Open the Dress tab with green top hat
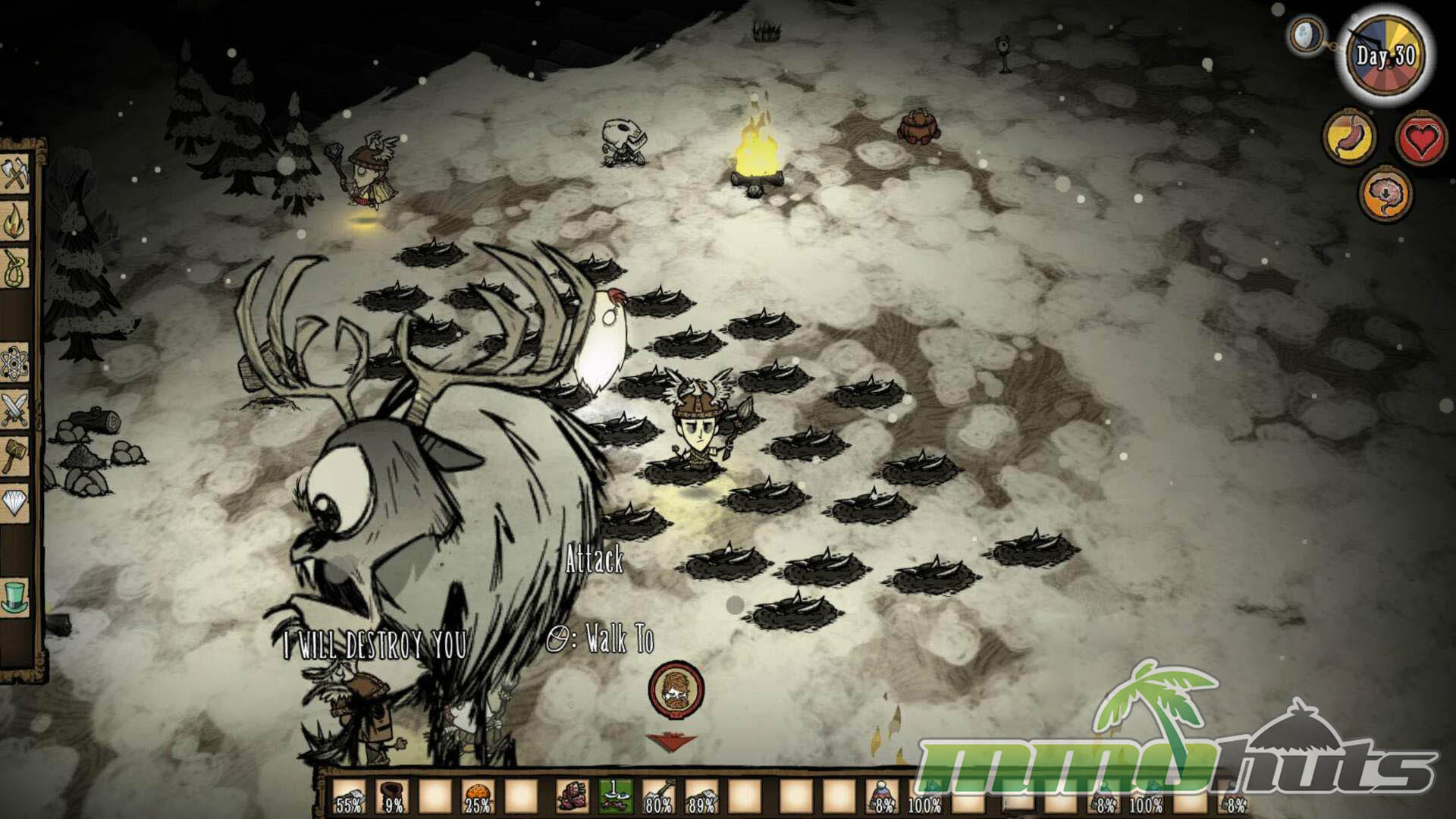This screenshot has width=1456, height=819. (x=17, y=596)
